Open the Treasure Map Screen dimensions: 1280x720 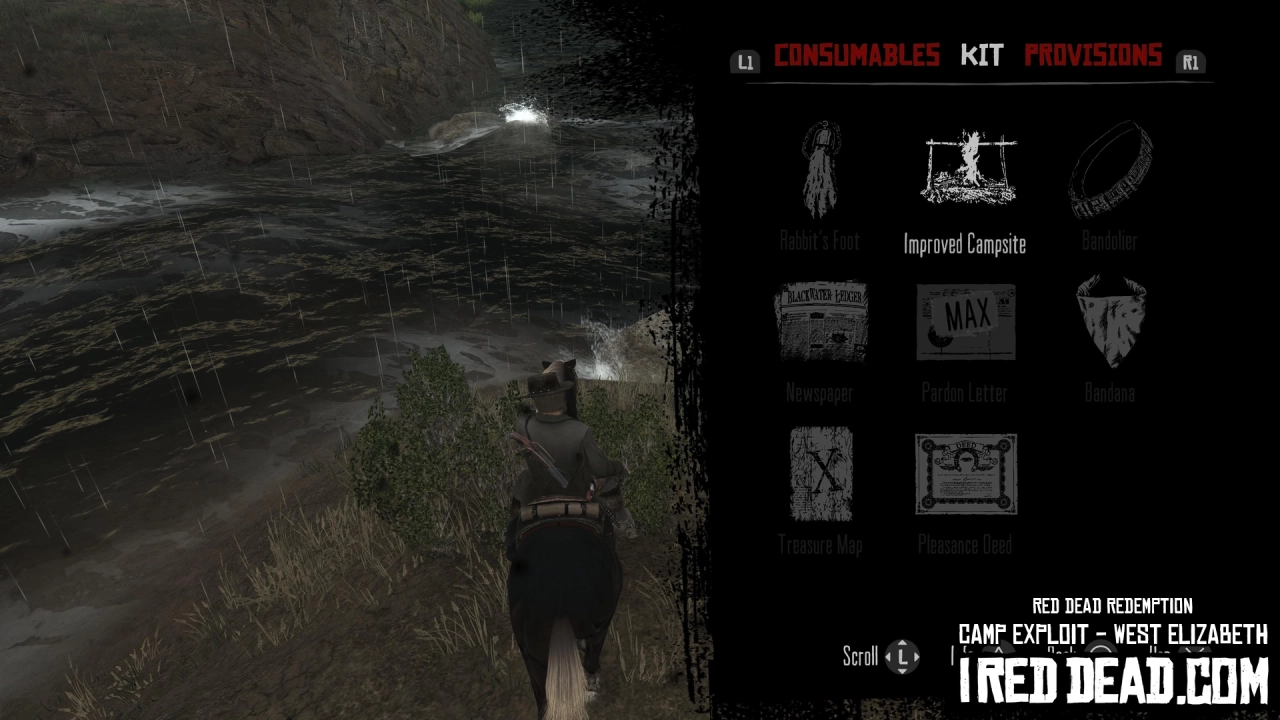(x=820, y=472)
